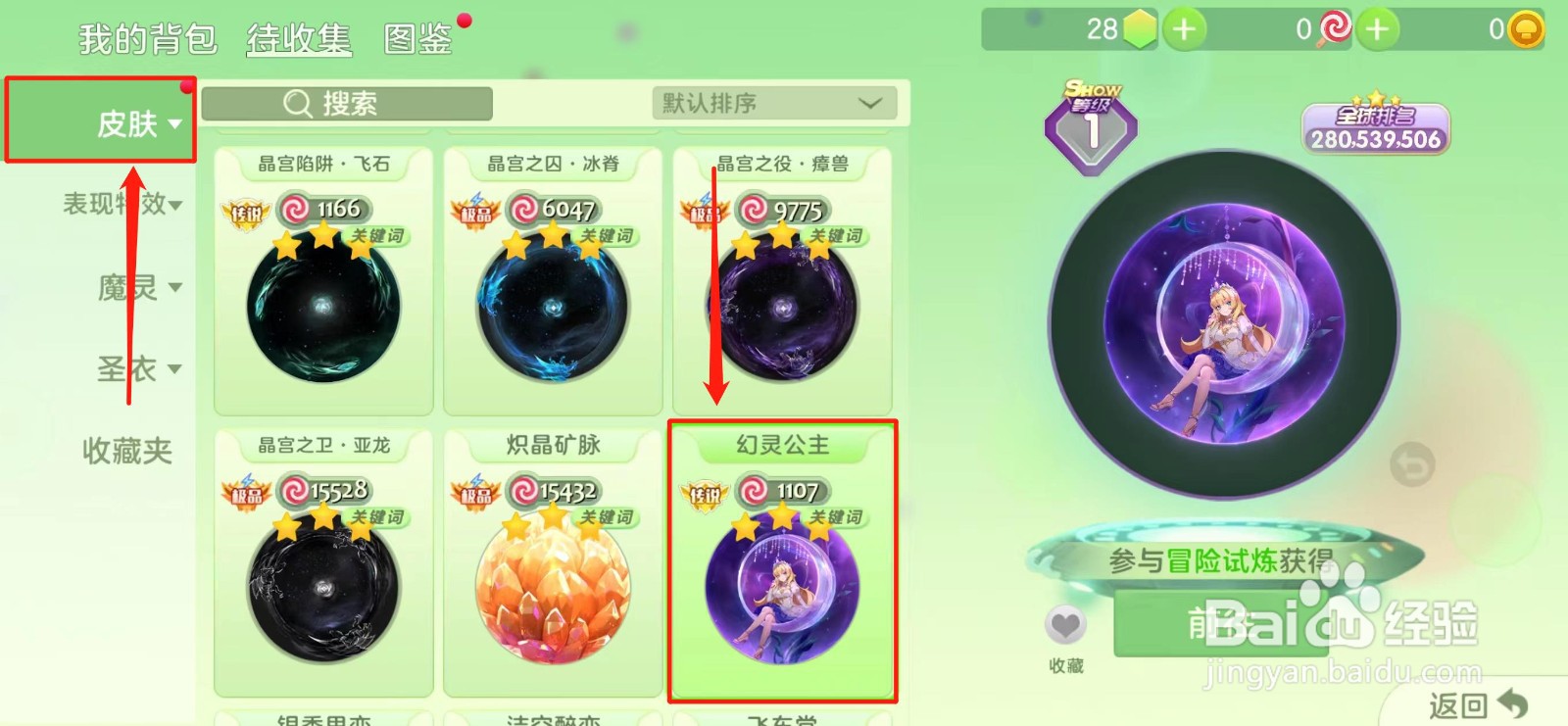The image size is (1568, 726).
Task: Open the 默认排序 sort dropdown
Action: [x=774, y=103]
